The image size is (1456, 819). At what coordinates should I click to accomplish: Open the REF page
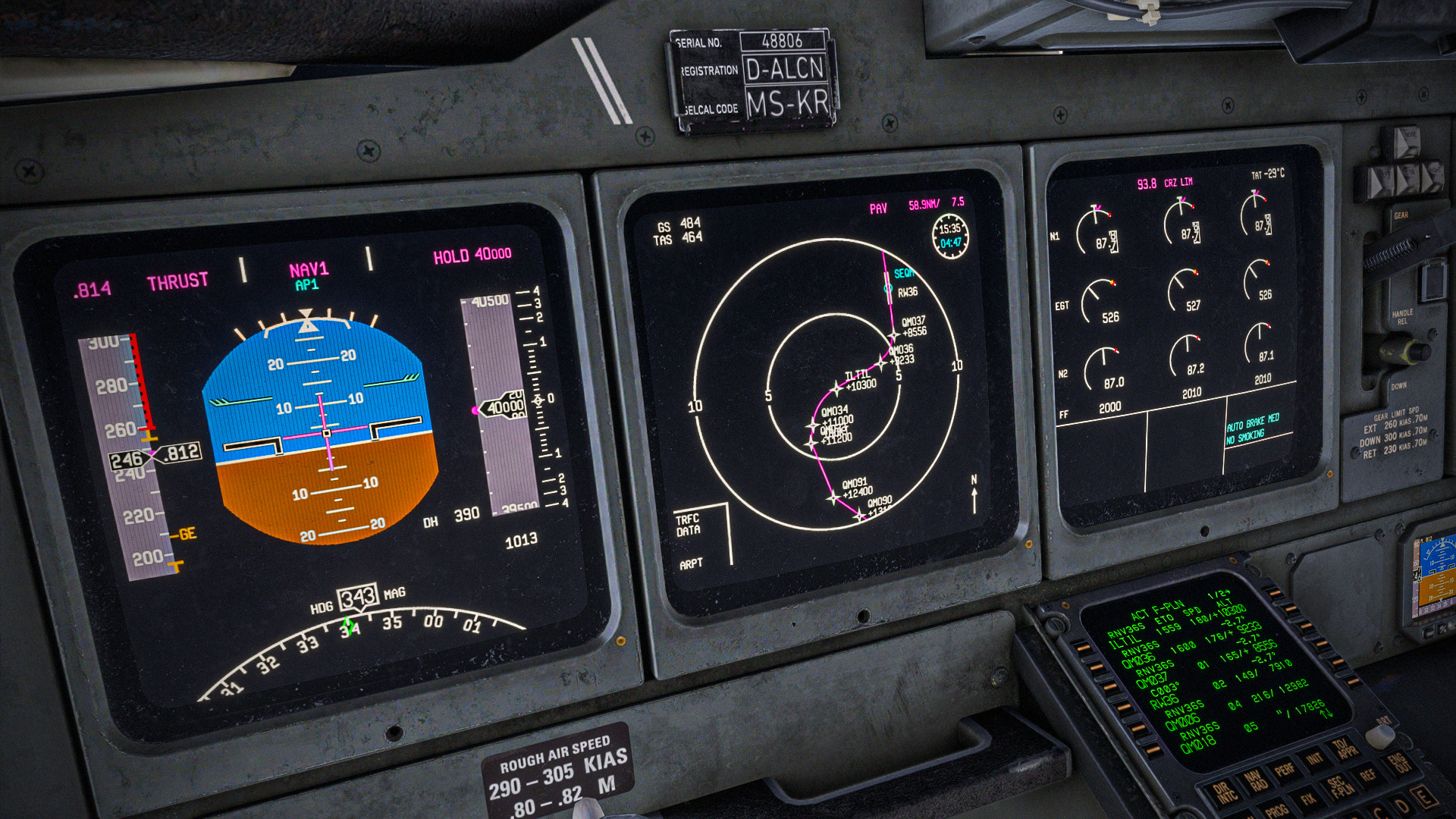coord(1367,775)
